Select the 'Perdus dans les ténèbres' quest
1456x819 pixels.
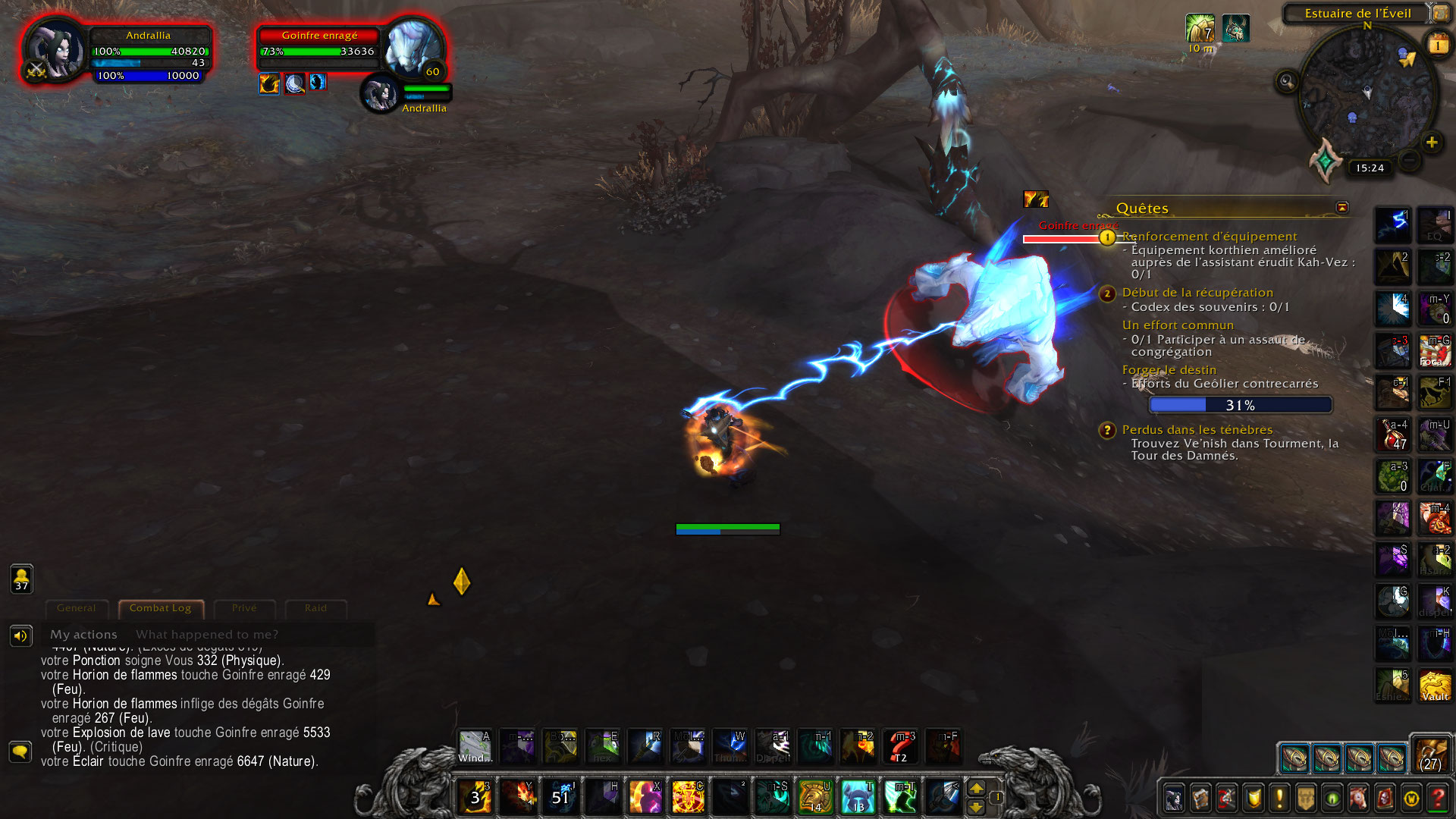pos(1197,430)
